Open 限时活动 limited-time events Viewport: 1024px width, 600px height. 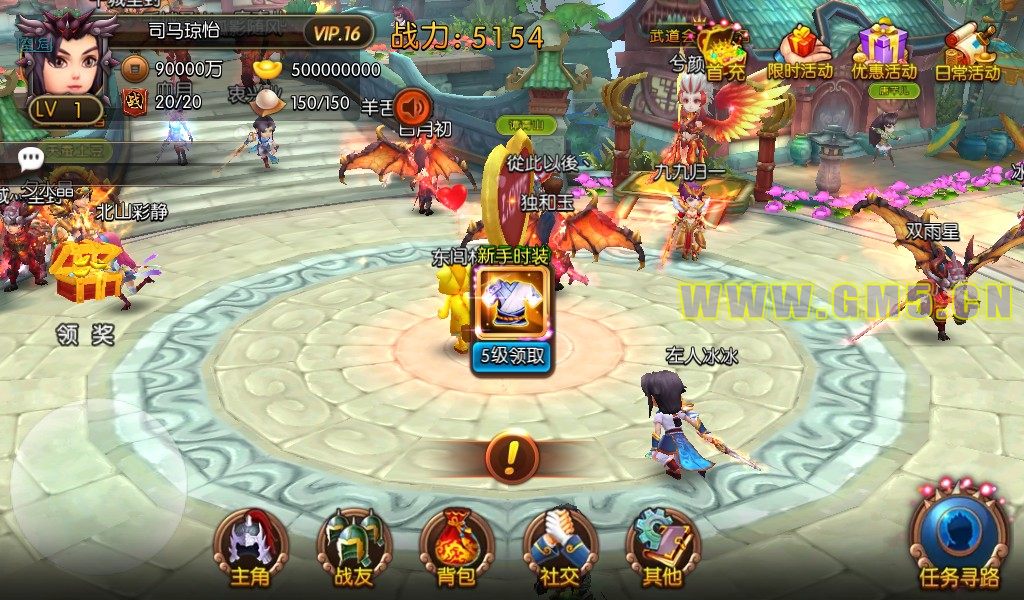800,52
